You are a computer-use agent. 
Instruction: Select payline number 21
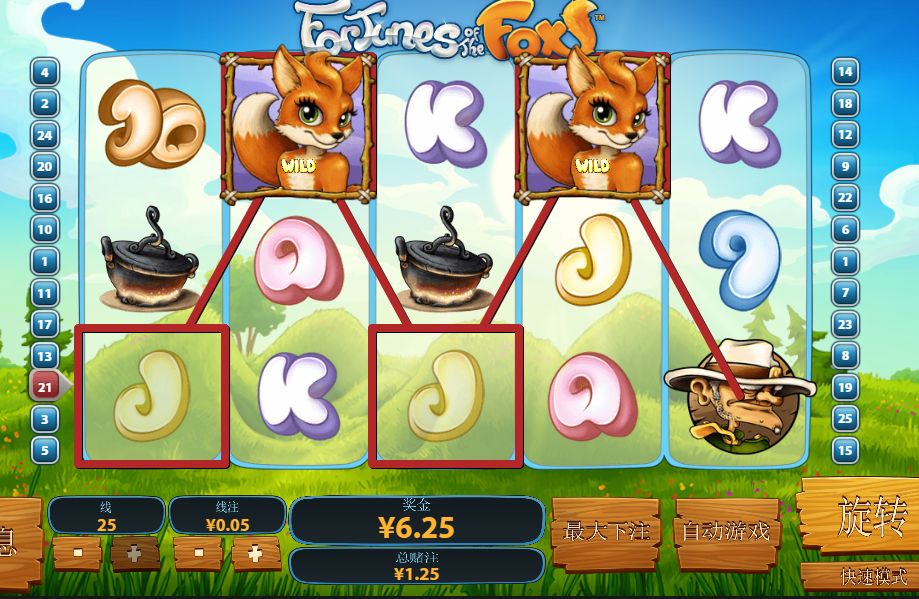[45, 386]
